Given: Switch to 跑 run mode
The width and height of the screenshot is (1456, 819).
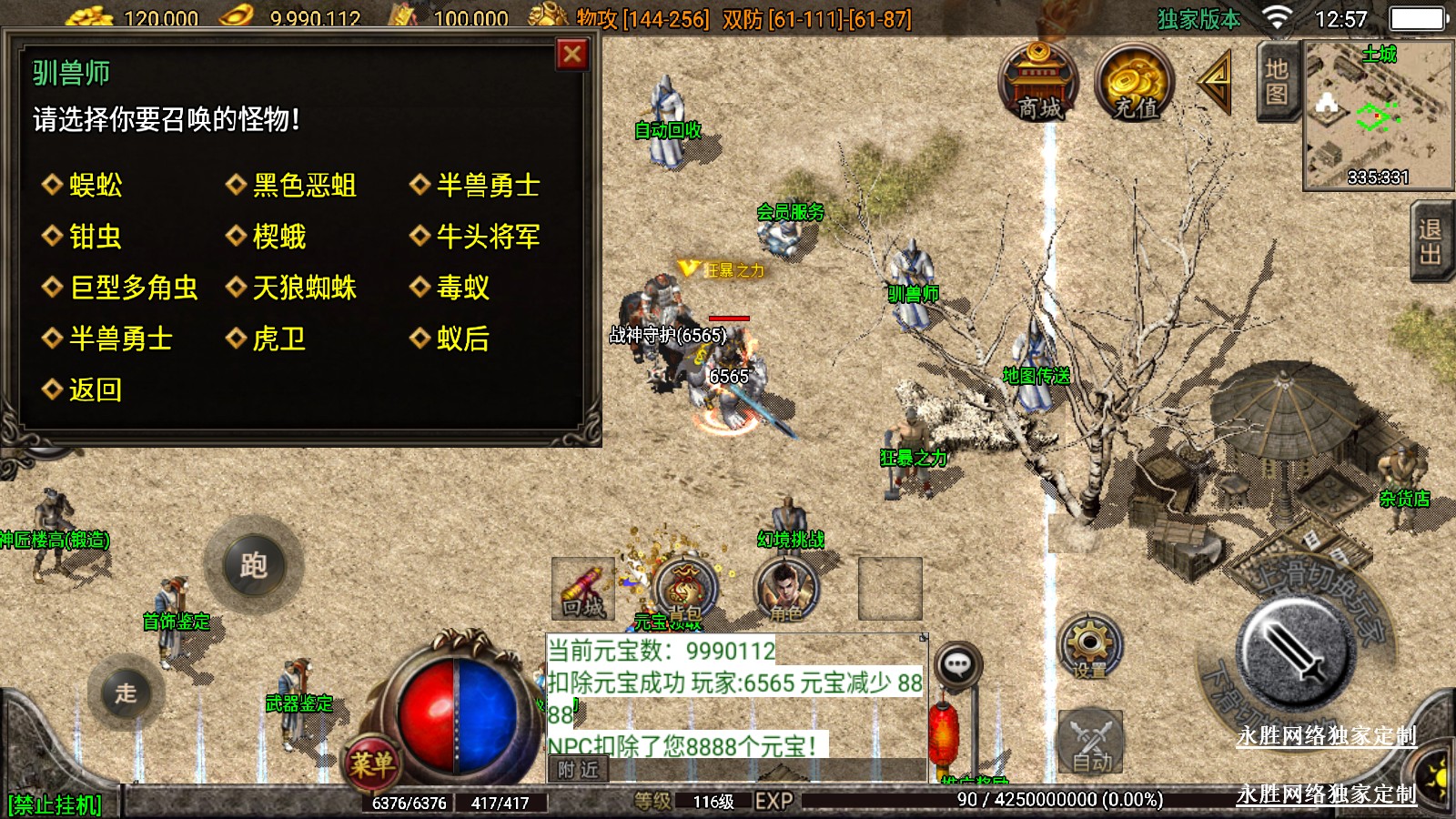Looking at the screenshot, I should 254,565.
